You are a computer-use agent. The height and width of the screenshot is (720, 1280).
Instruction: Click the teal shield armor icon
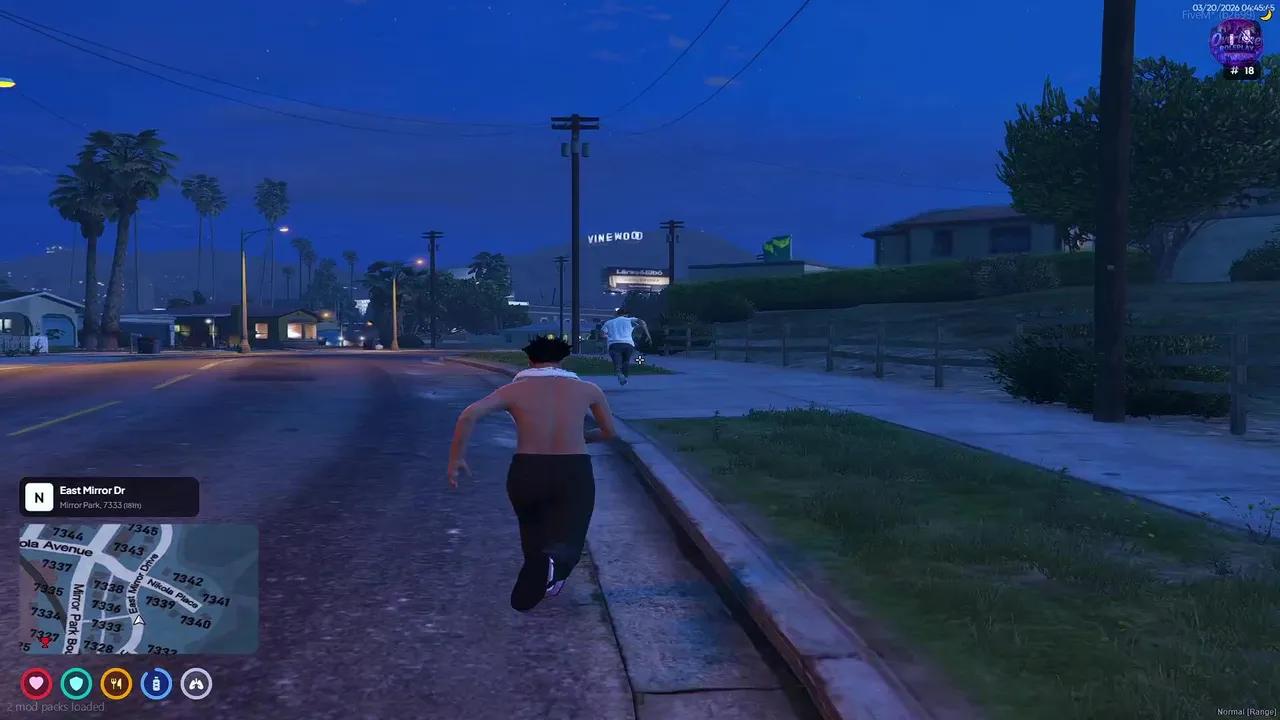(x=76, y=684)
